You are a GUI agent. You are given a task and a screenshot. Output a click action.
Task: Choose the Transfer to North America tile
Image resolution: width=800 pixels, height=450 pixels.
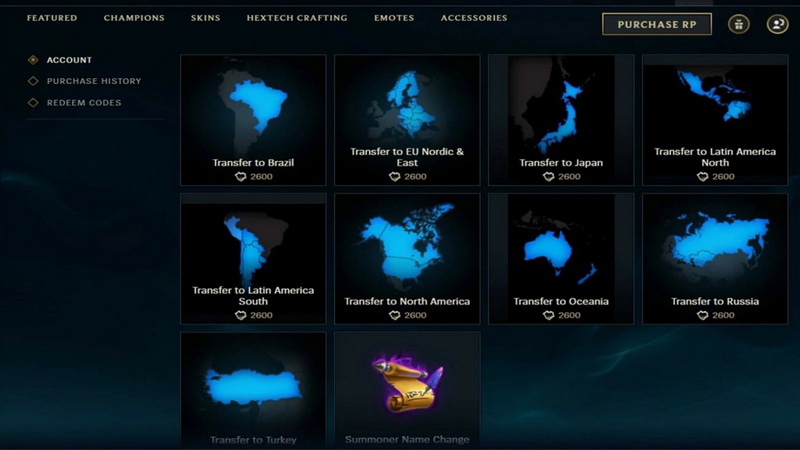coord(407,258)
